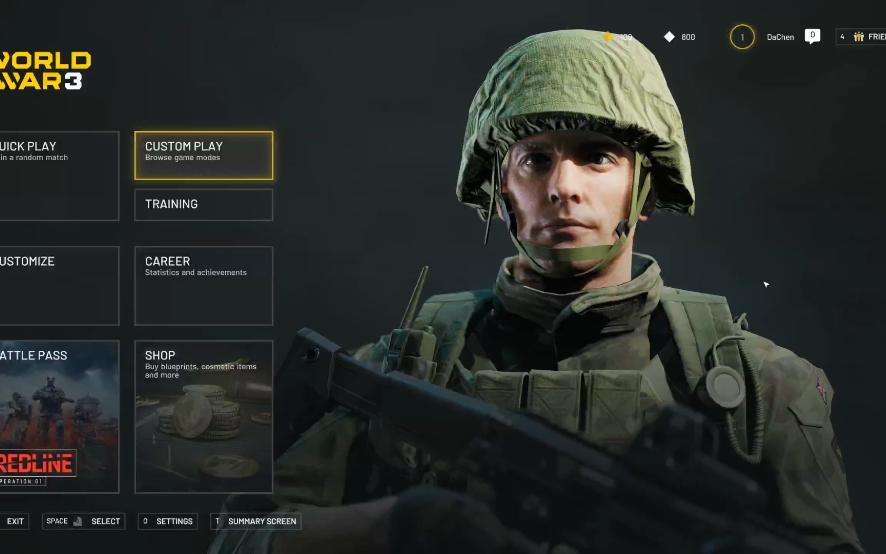This screenshot has height=554, width=886.
Task: Show the Summary Screen
Action: click(x=255, y=521)
